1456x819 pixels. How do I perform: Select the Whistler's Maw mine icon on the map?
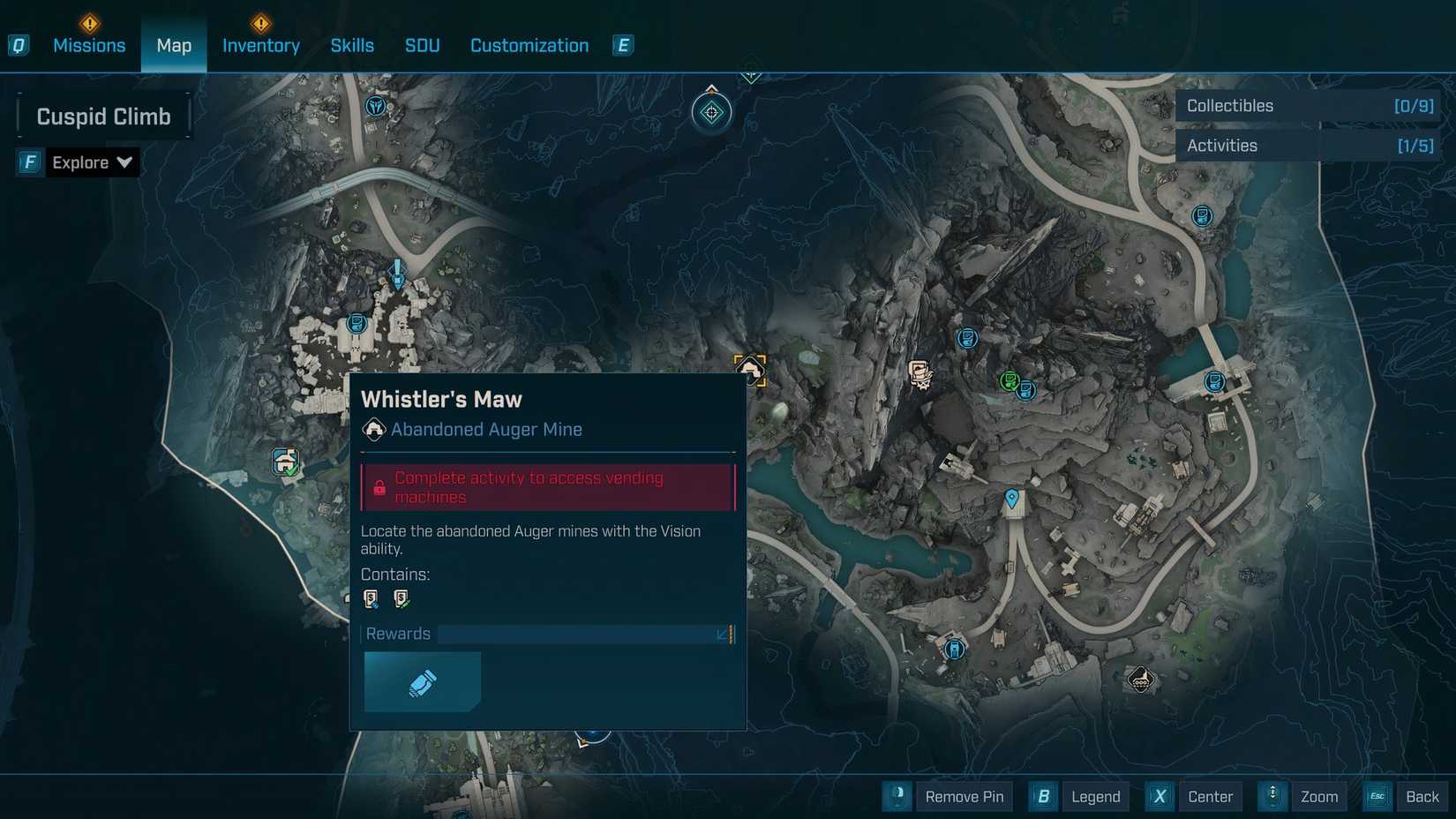(x=749, y=368)
